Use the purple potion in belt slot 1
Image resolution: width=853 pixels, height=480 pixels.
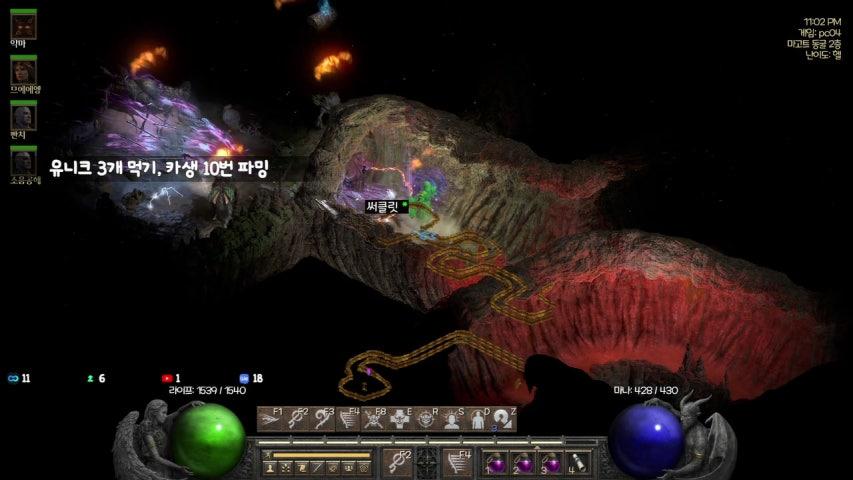pos(496,464)
